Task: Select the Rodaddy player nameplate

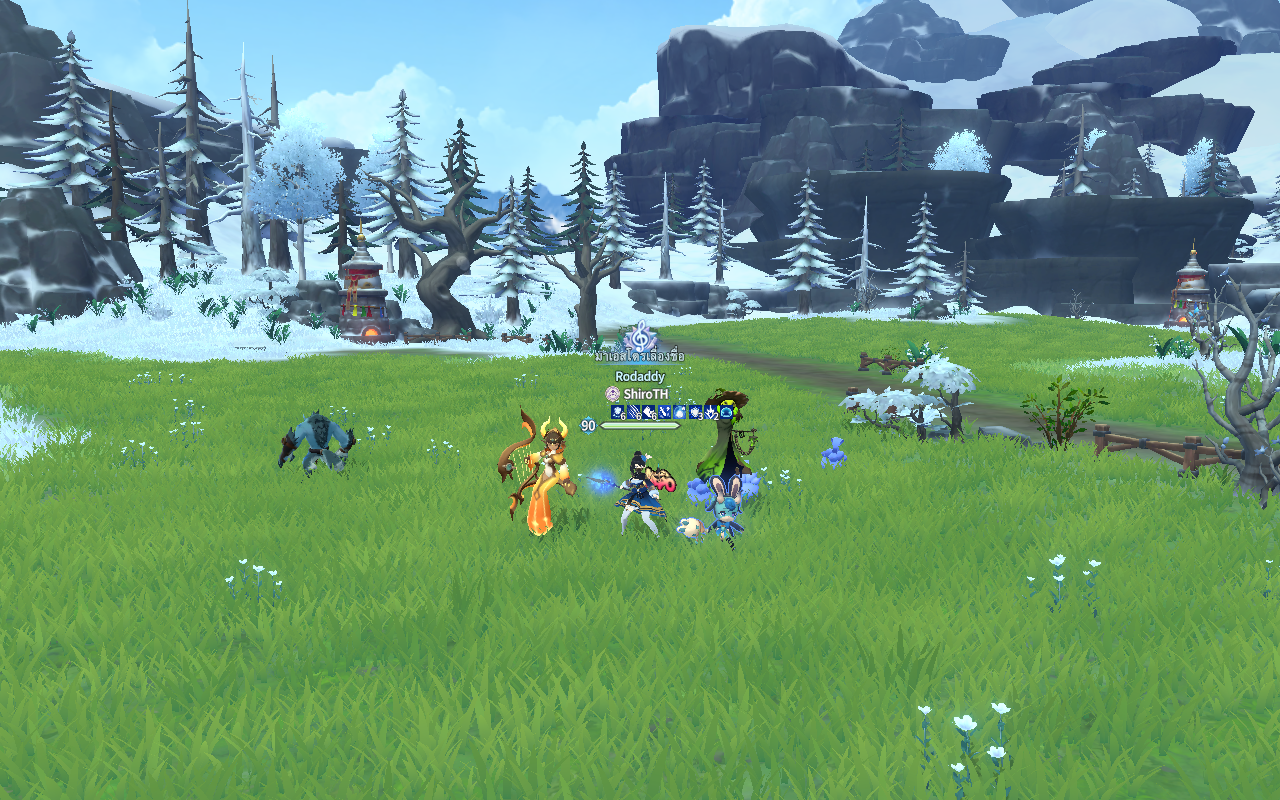Action: (x=640, y=376)
